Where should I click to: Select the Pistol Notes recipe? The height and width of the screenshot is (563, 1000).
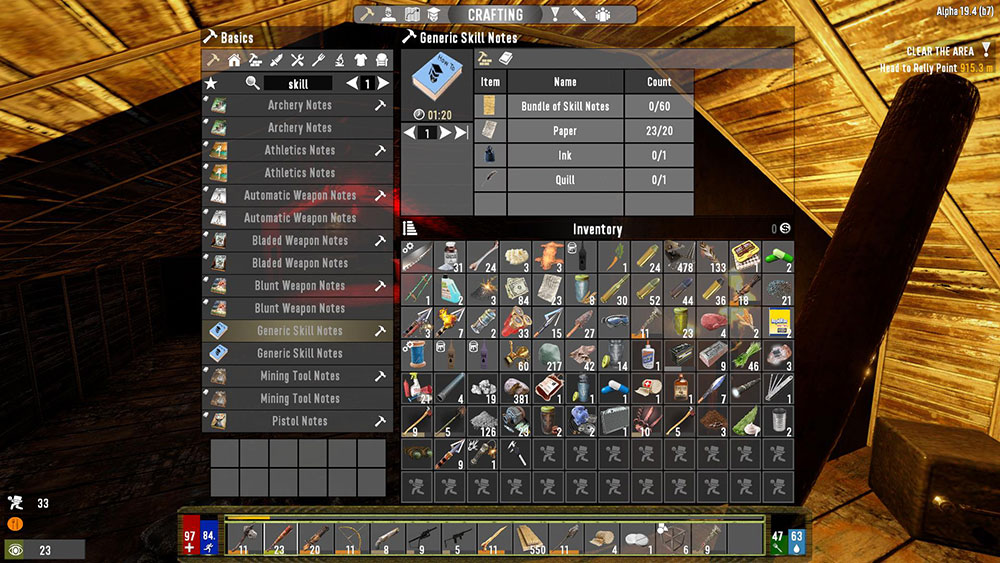(298, 421)
